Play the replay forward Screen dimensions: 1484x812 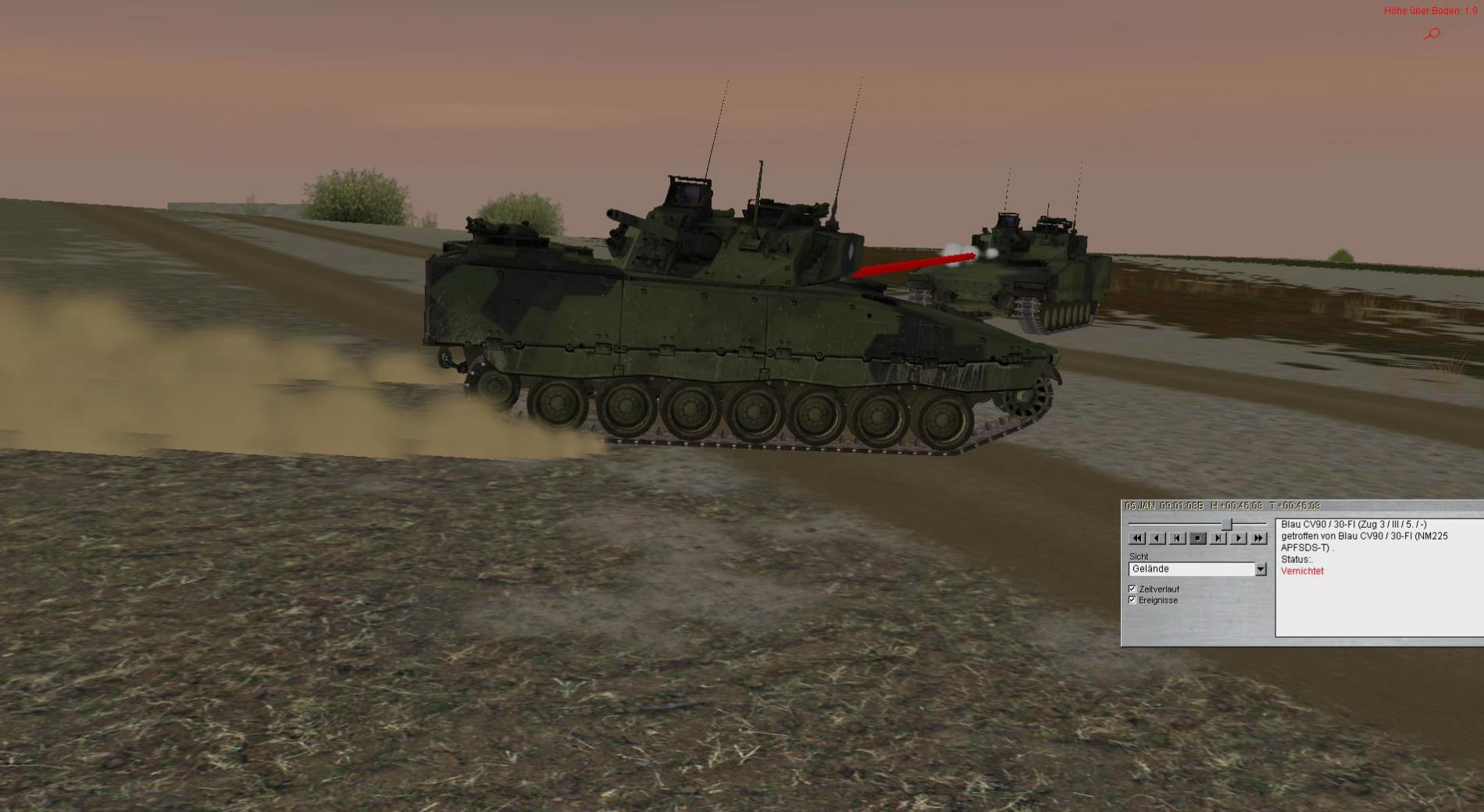tap(1239, 538)
